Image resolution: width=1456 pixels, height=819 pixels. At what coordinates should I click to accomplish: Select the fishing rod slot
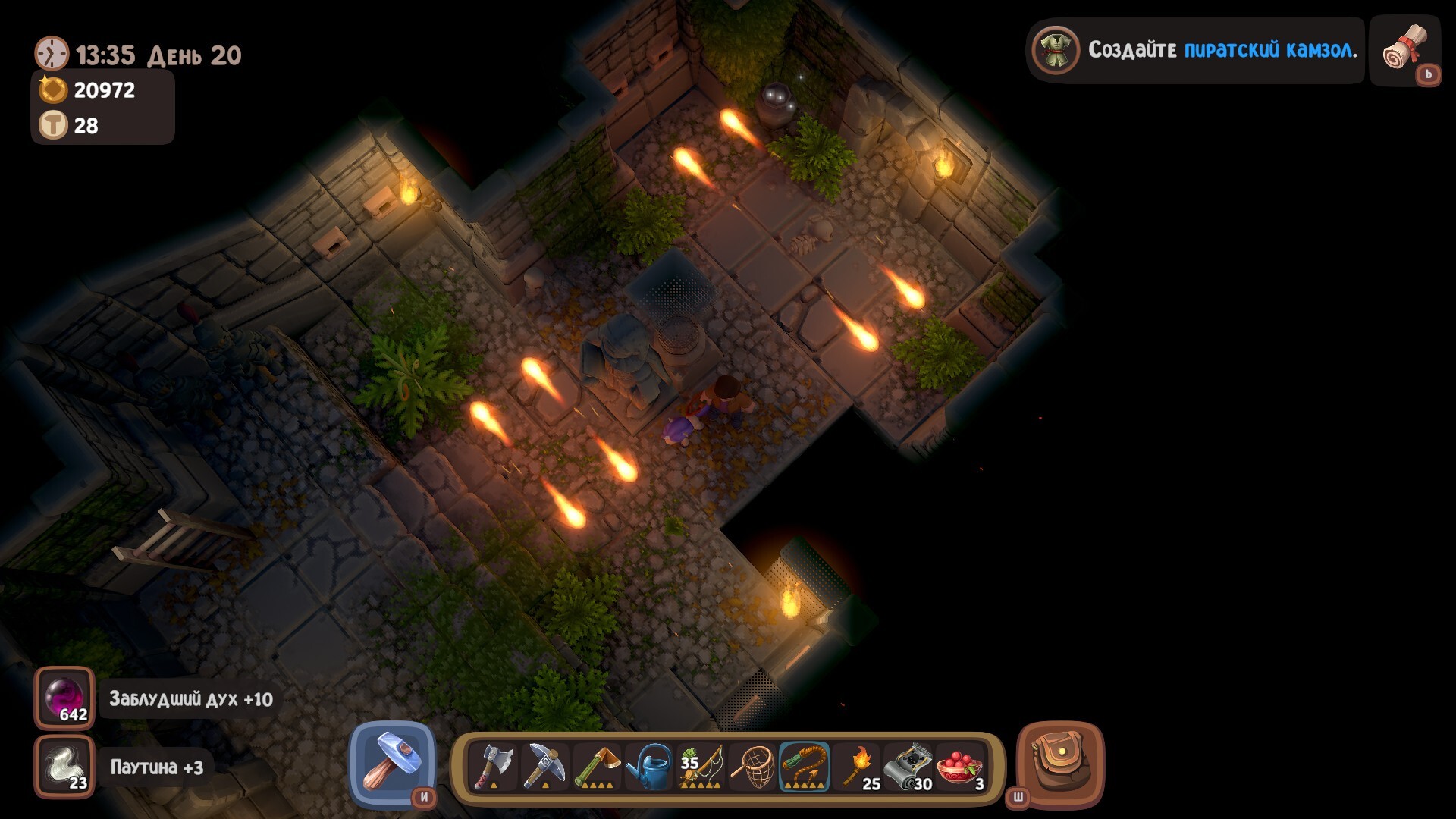pyautogui.click(x=701, y=767)
